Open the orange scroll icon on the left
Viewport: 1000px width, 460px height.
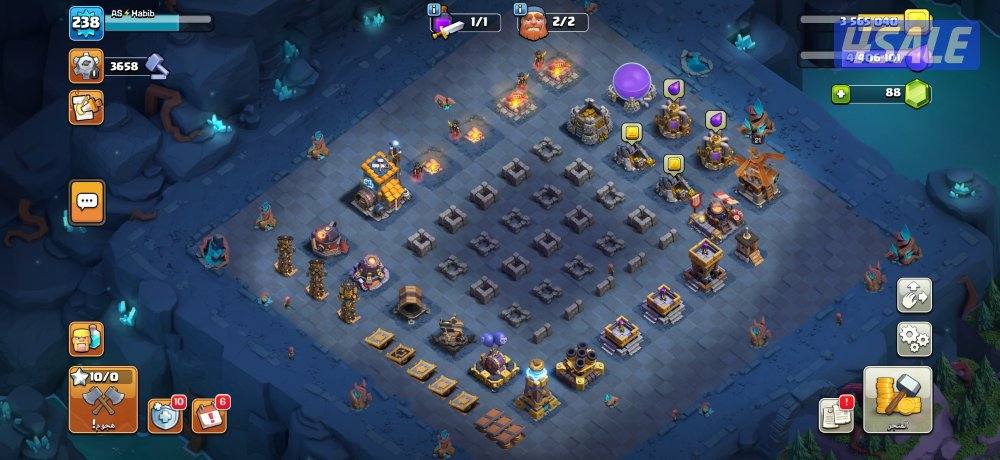click(86, 107)
